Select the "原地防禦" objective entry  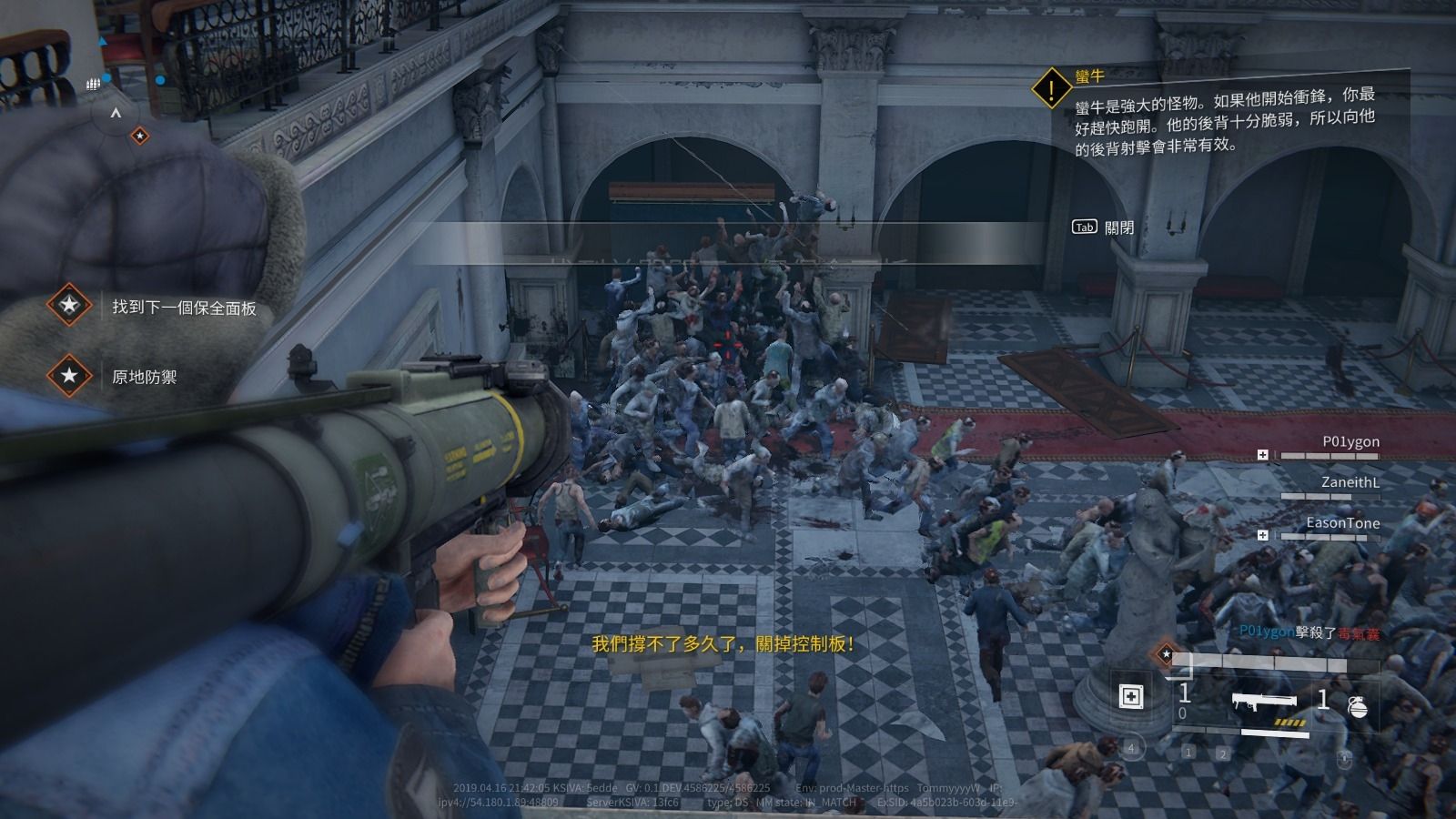144,376
